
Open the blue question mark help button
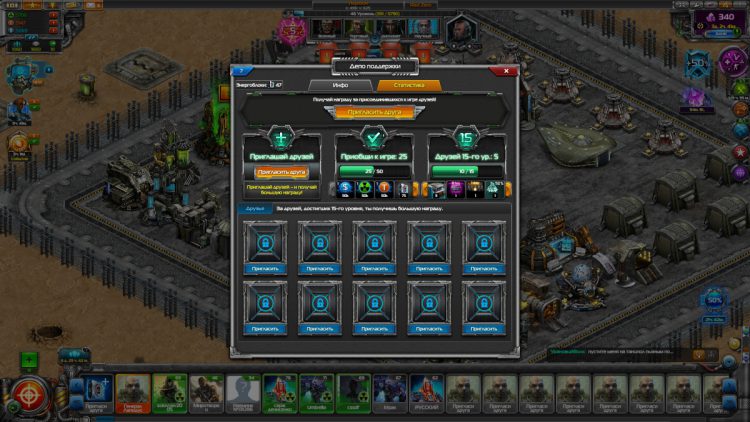tap(240, 71)
